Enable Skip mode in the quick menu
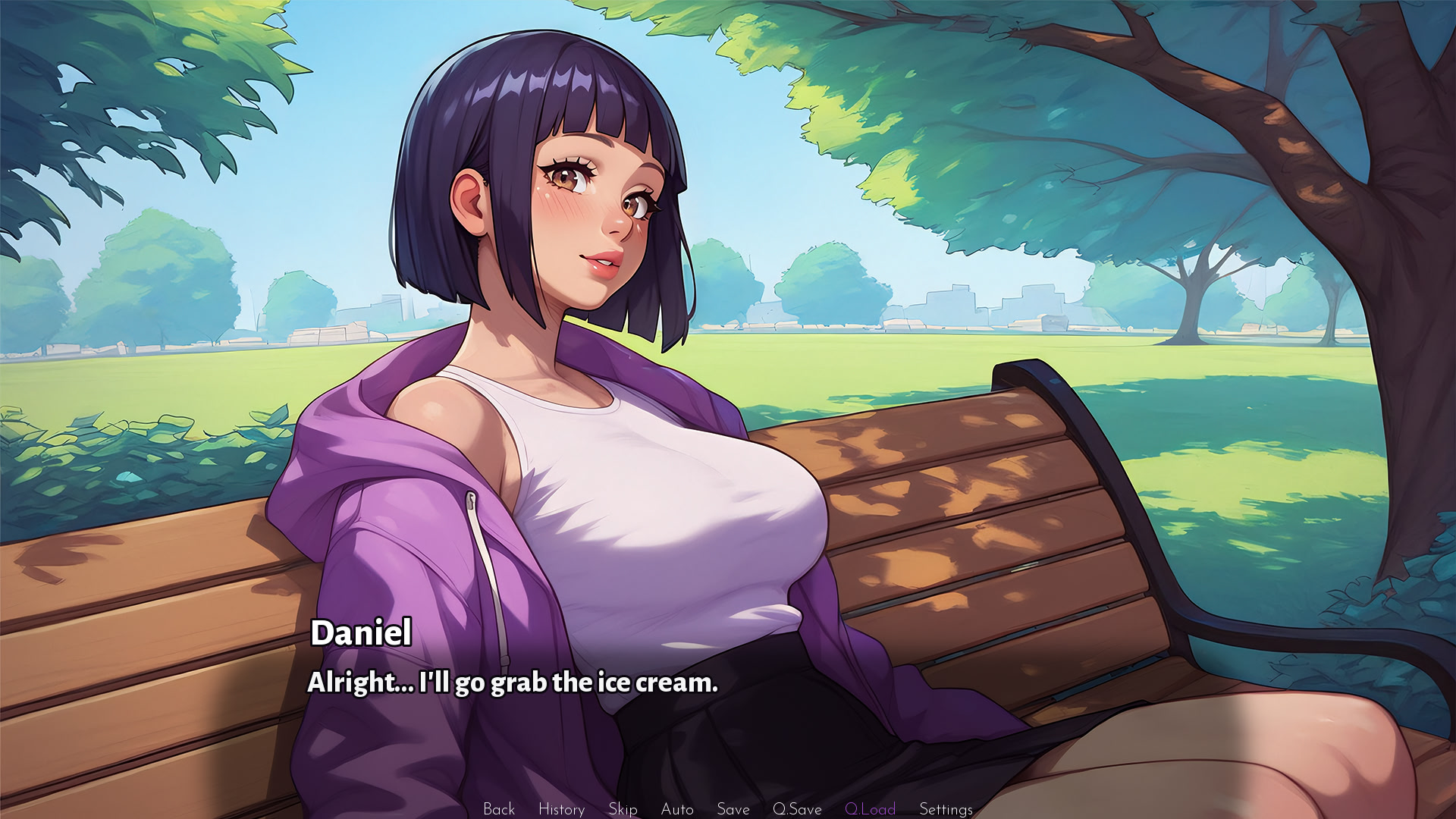This screenshot has height=819, width=1456. click(622, 808)
